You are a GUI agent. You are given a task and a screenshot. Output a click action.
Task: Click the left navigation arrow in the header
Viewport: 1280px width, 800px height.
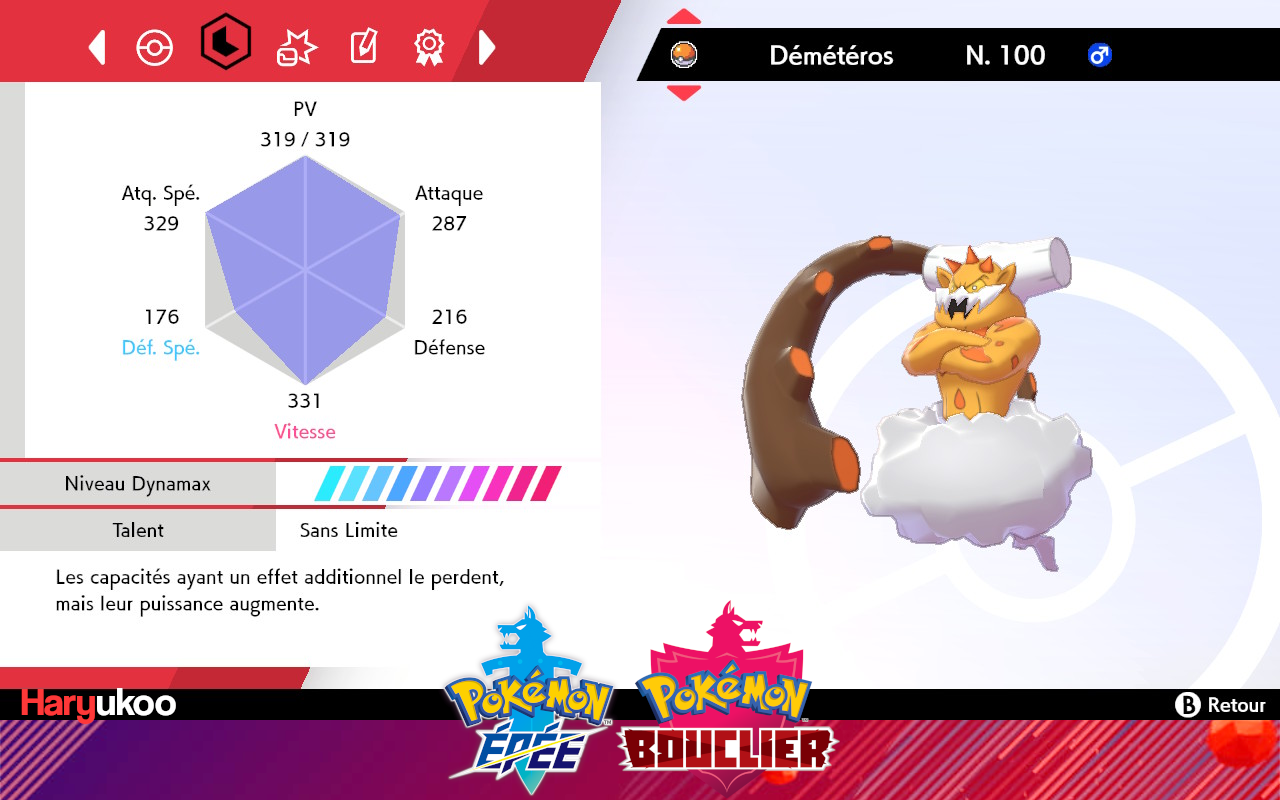[x=96, y=46]
